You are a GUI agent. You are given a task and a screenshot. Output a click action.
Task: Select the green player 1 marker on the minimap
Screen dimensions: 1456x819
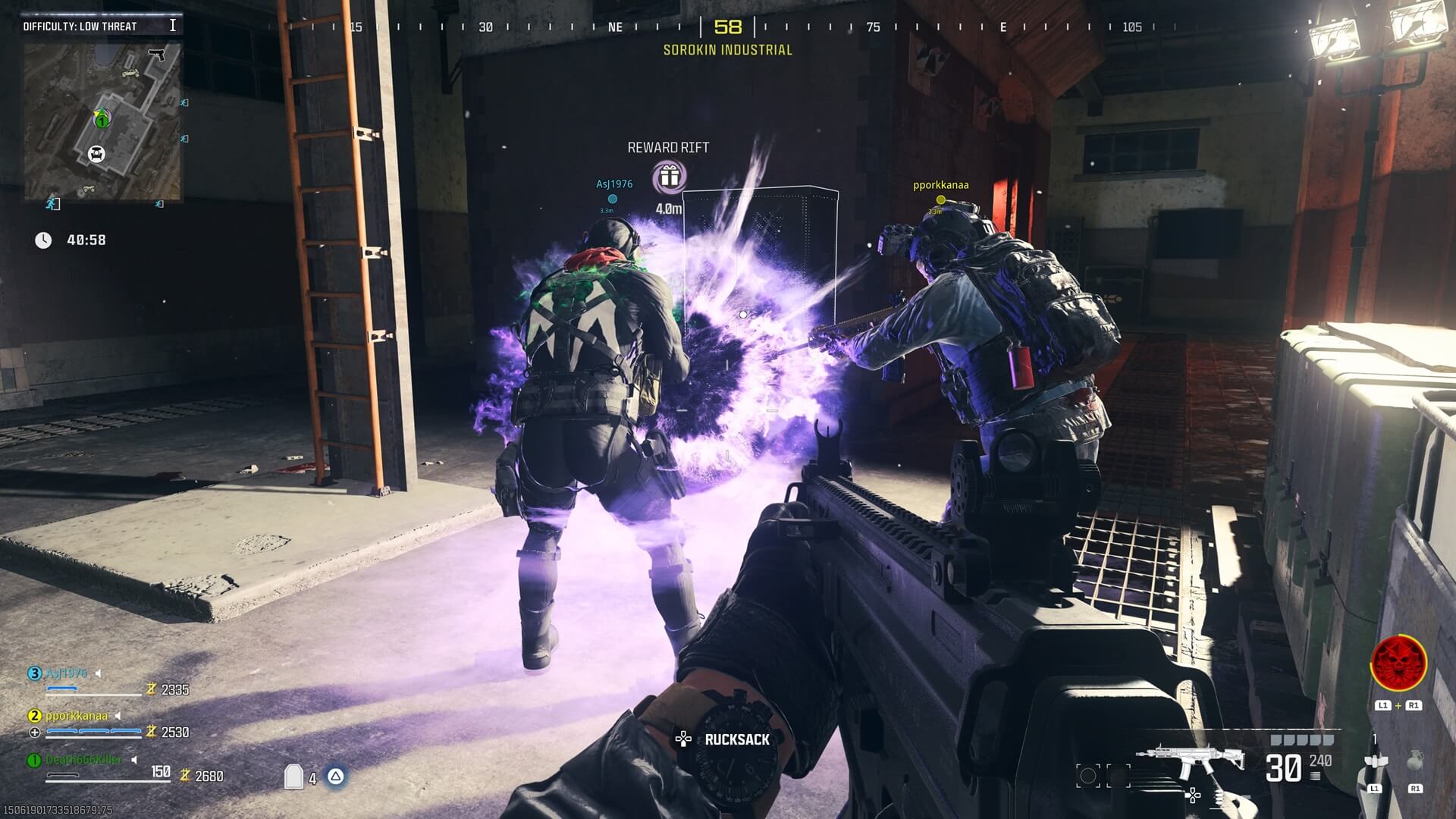101,120
